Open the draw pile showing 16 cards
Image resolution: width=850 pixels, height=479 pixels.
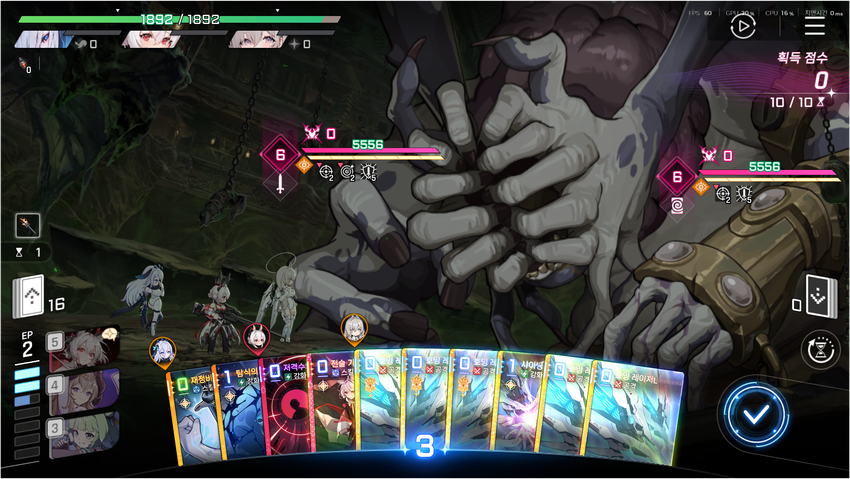point(29,296)
